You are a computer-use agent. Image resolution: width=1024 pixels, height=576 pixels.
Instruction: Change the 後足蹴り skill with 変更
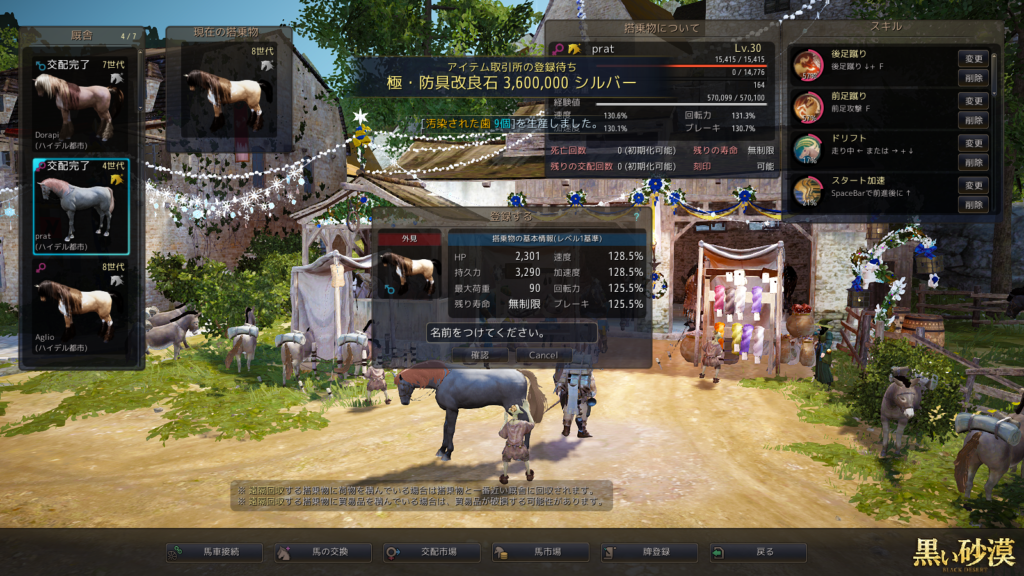[x=973, y=59]
